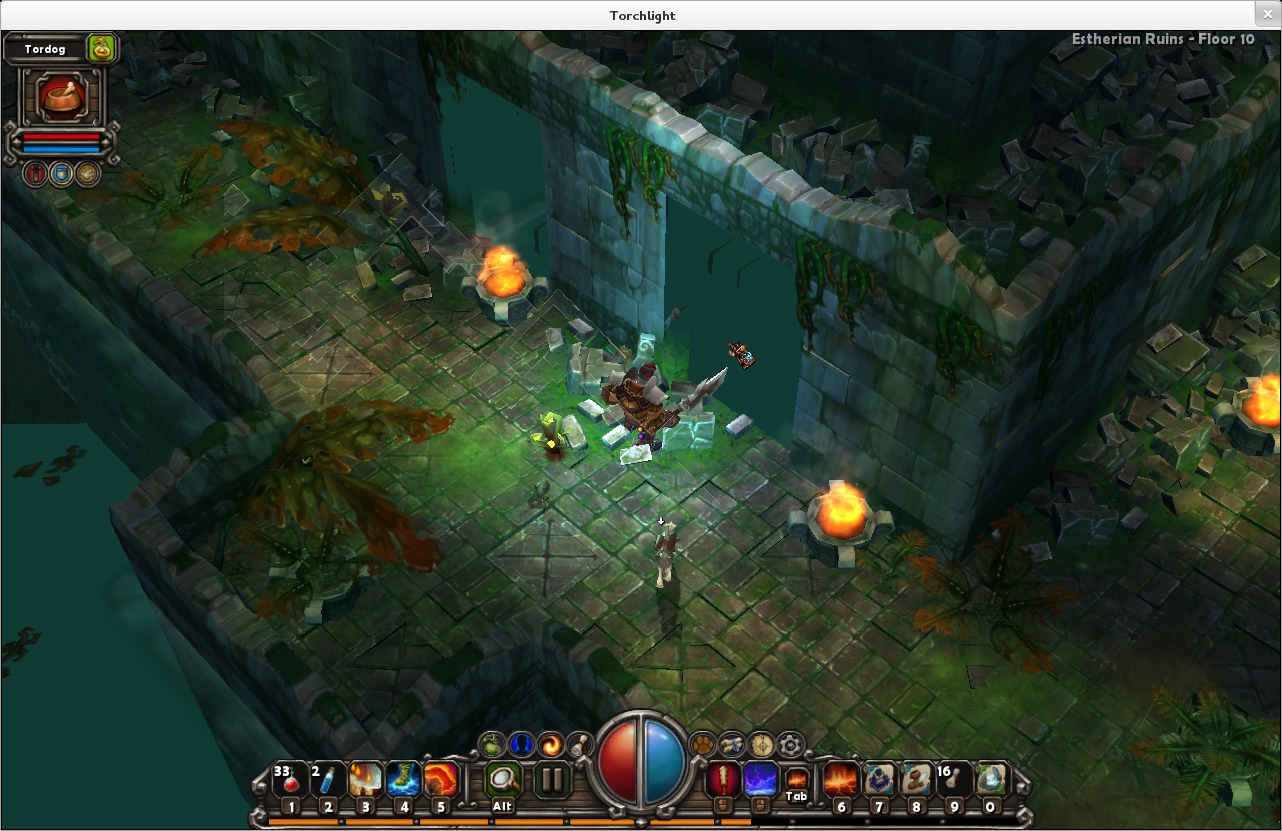
Task: Activate the skill in hotbar slot 3
Action: (366, 780)
